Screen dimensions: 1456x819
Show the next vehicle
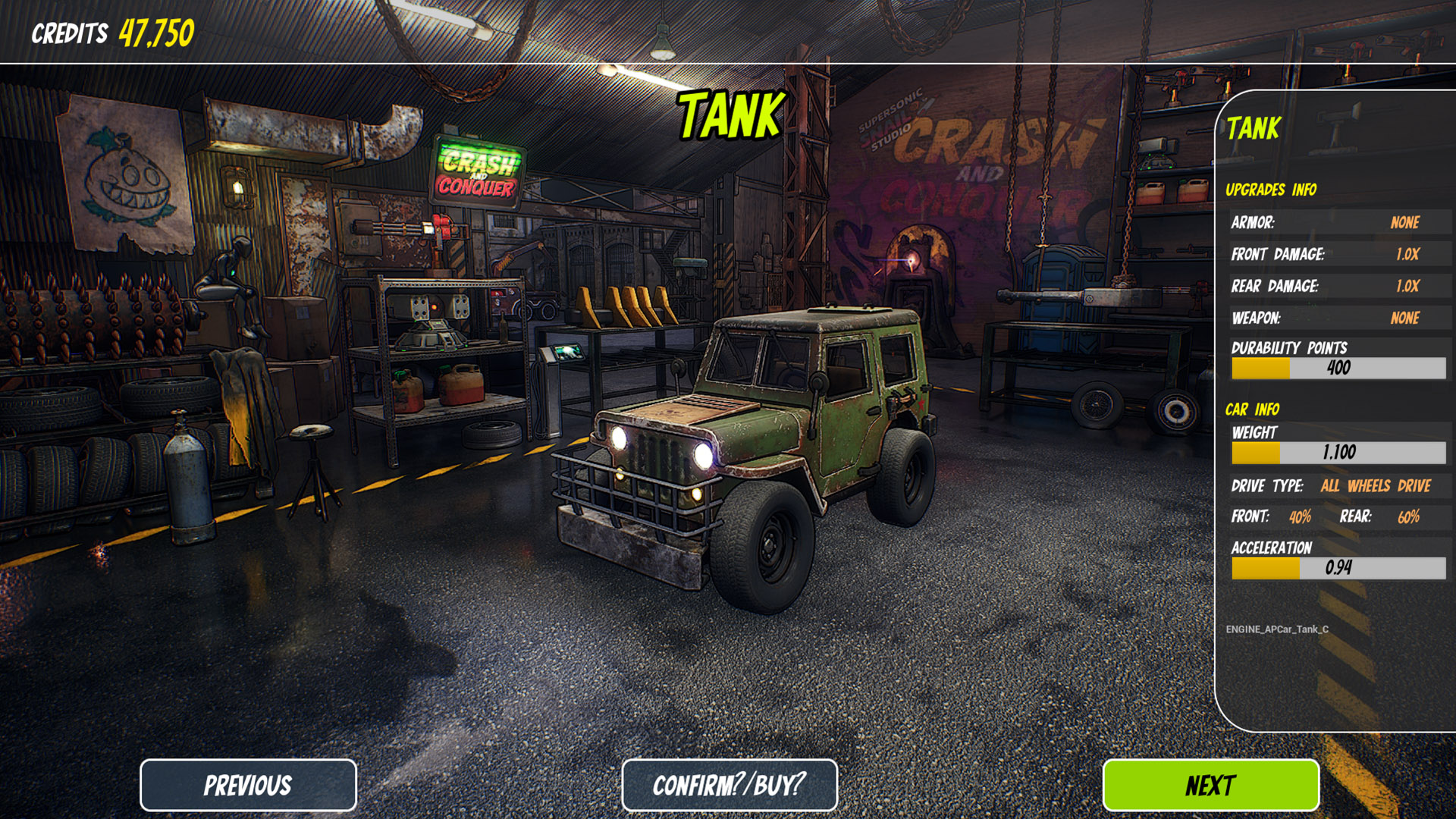click(x=1210, y=785)
